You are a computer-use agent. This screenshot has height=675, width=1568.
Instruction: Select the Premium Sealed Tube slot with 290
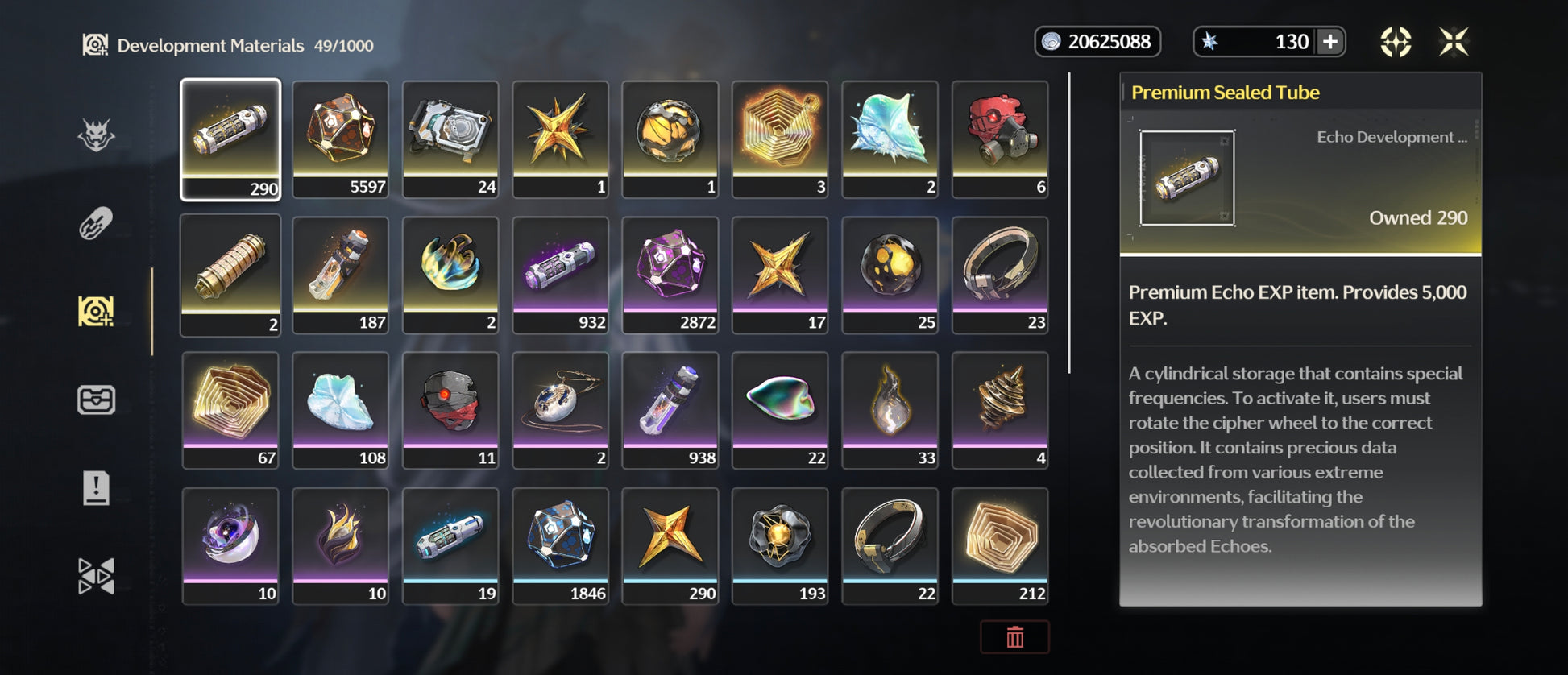click(230, 139)
